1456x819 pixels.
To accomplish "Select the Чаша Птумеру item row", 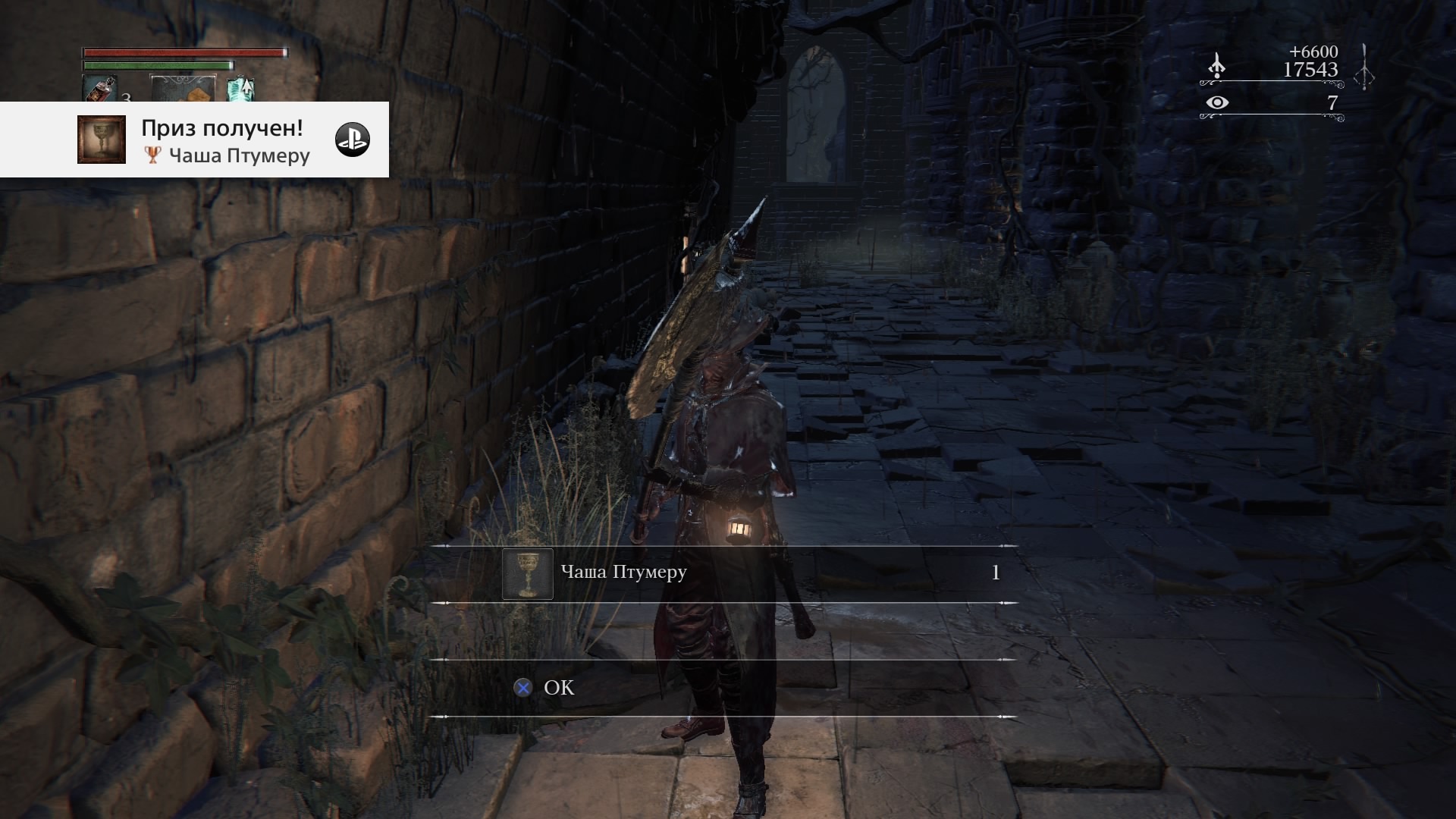I will pos(722,573).
